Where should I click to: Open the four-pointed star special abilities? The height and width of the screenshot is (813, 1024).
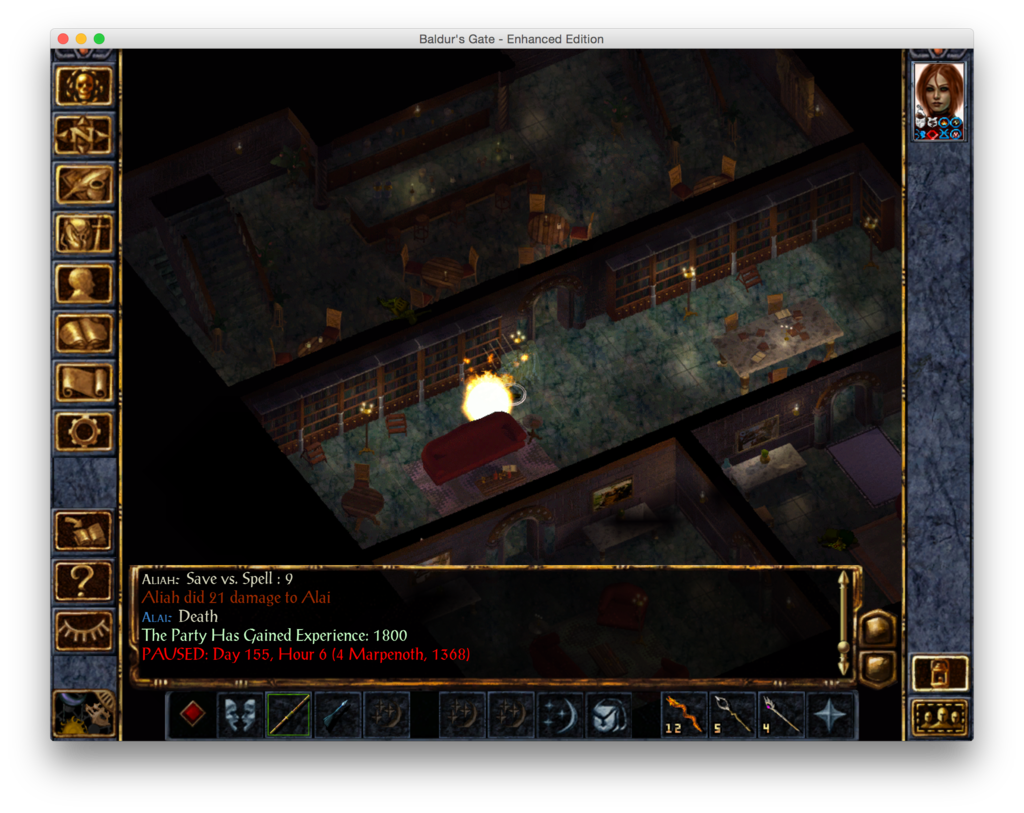[831, 715]
